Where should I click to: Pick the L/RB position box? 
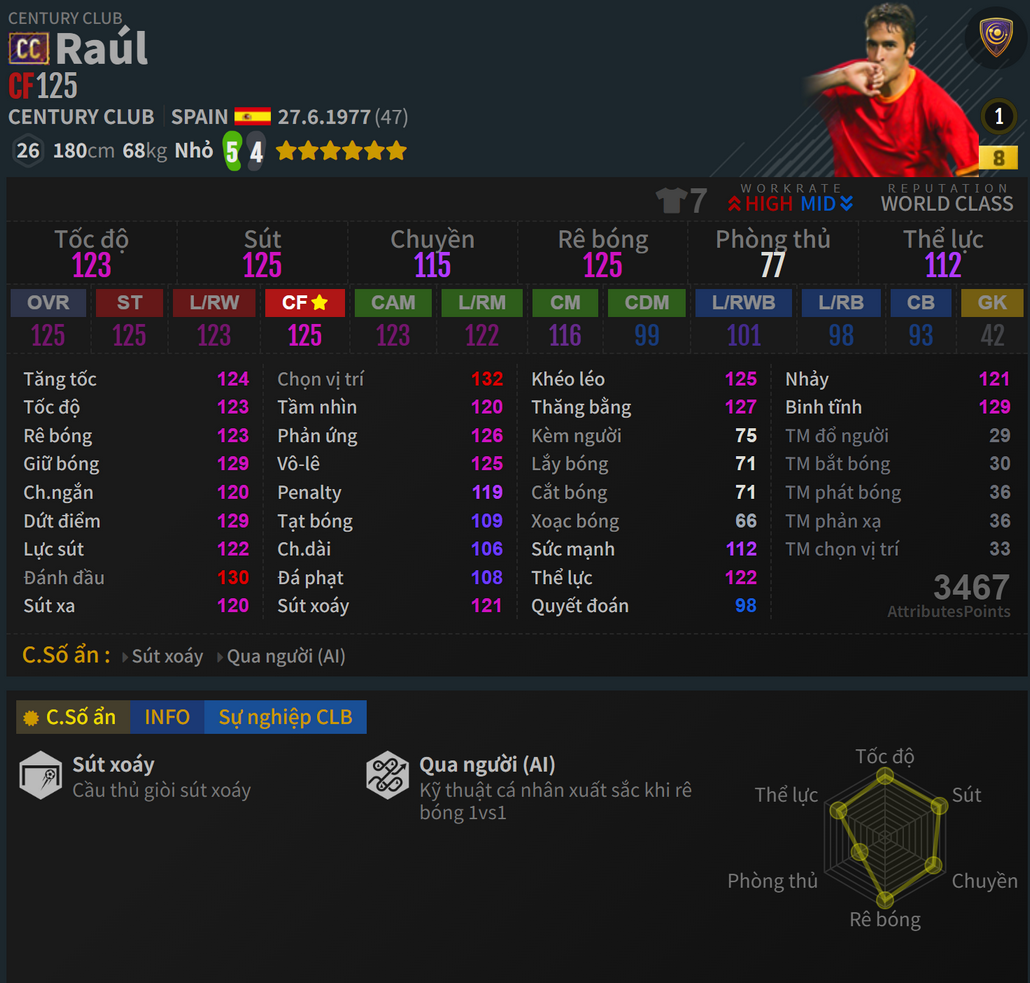[x=841, y=303]
